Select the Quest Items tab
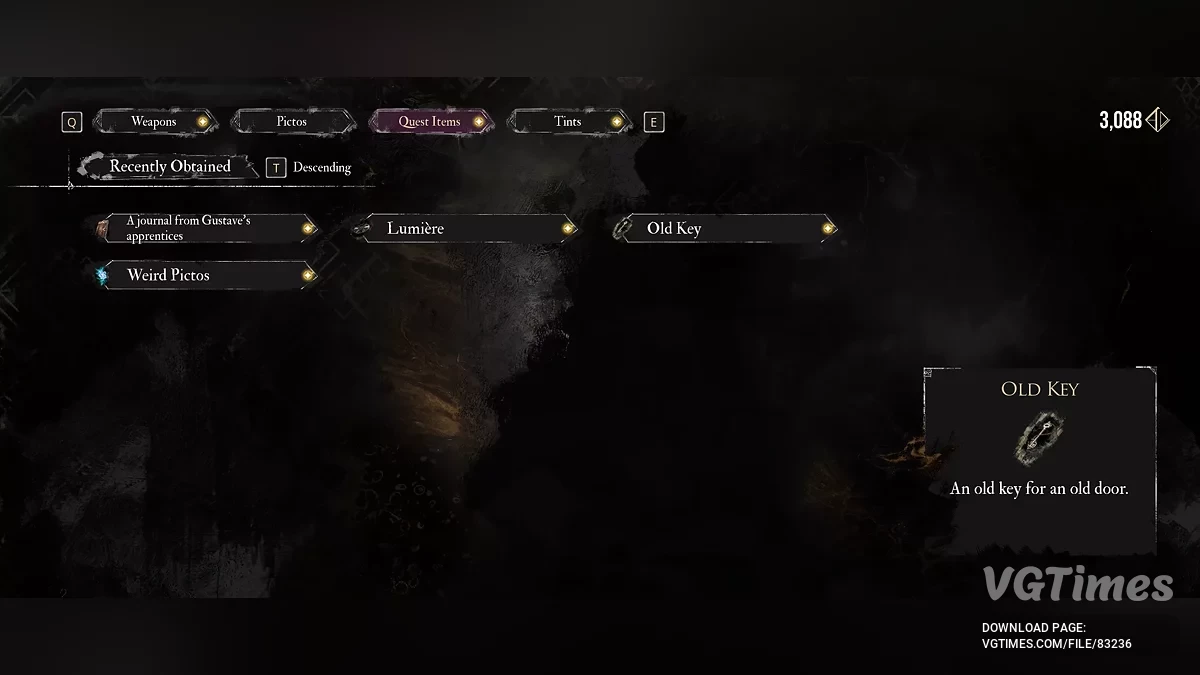The width and height of the screenshot is (1200, 675). coord(430,122)
